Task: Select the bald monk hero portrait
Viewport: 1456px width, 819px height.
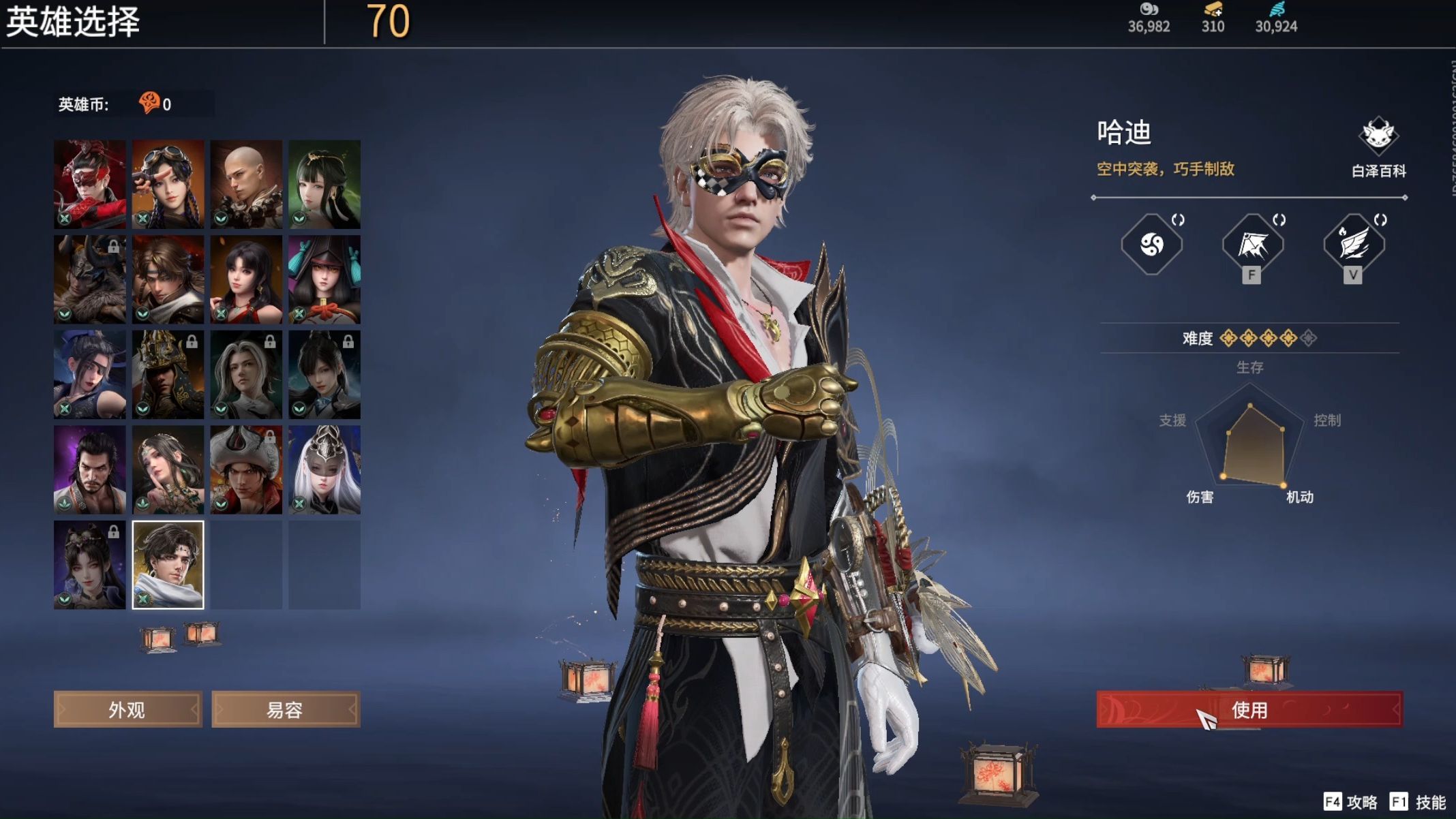Action: (x=247, y=184)
